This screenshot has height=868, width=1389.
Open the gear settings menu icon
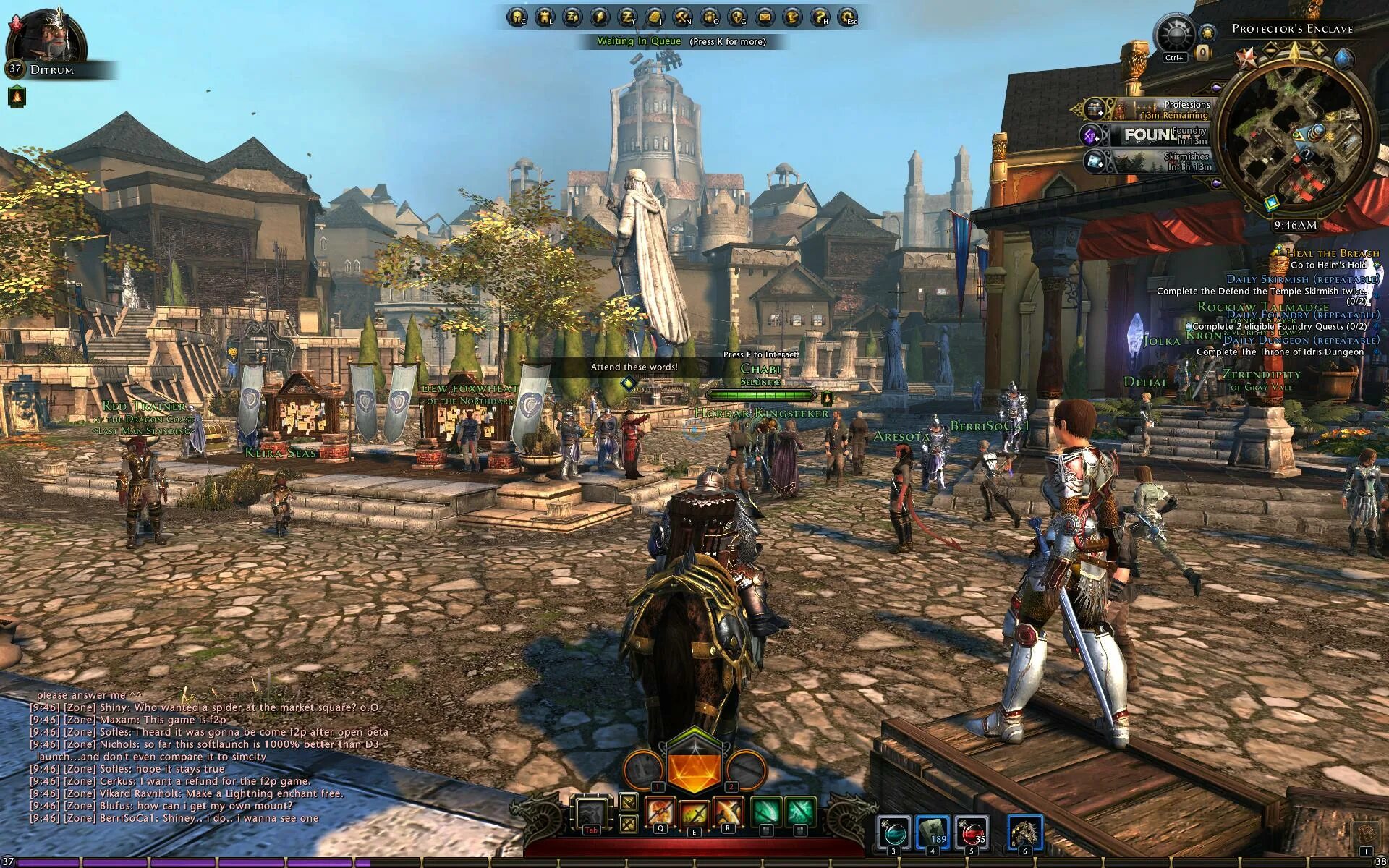click(x=847, y=17)
